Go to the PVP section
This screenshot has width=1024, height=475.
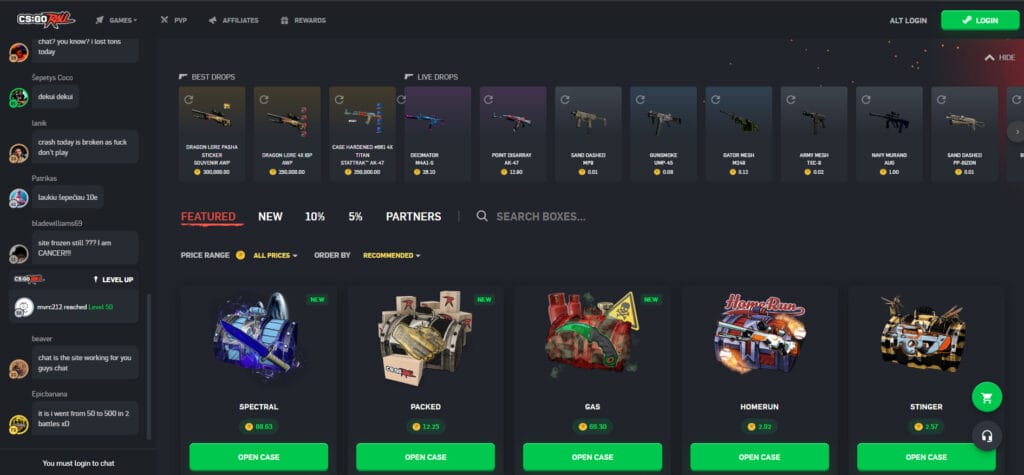[173, 20]
